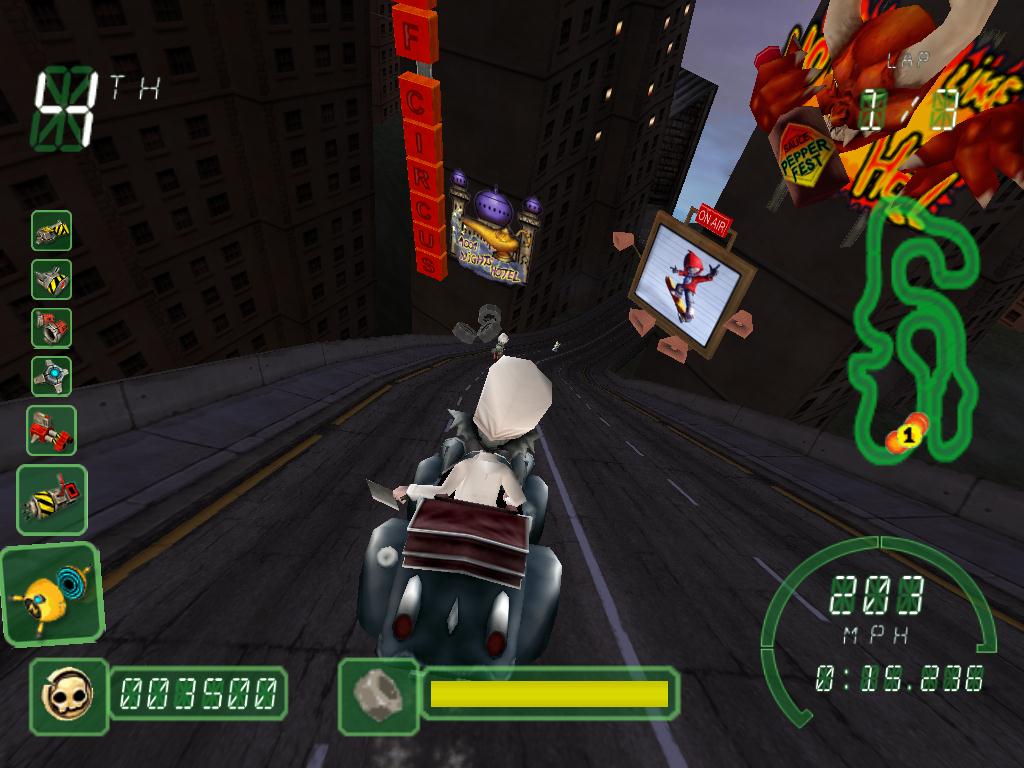
Task: Pick the four-pronged blue core mine weapon
Action: click(x=51, y=376)
